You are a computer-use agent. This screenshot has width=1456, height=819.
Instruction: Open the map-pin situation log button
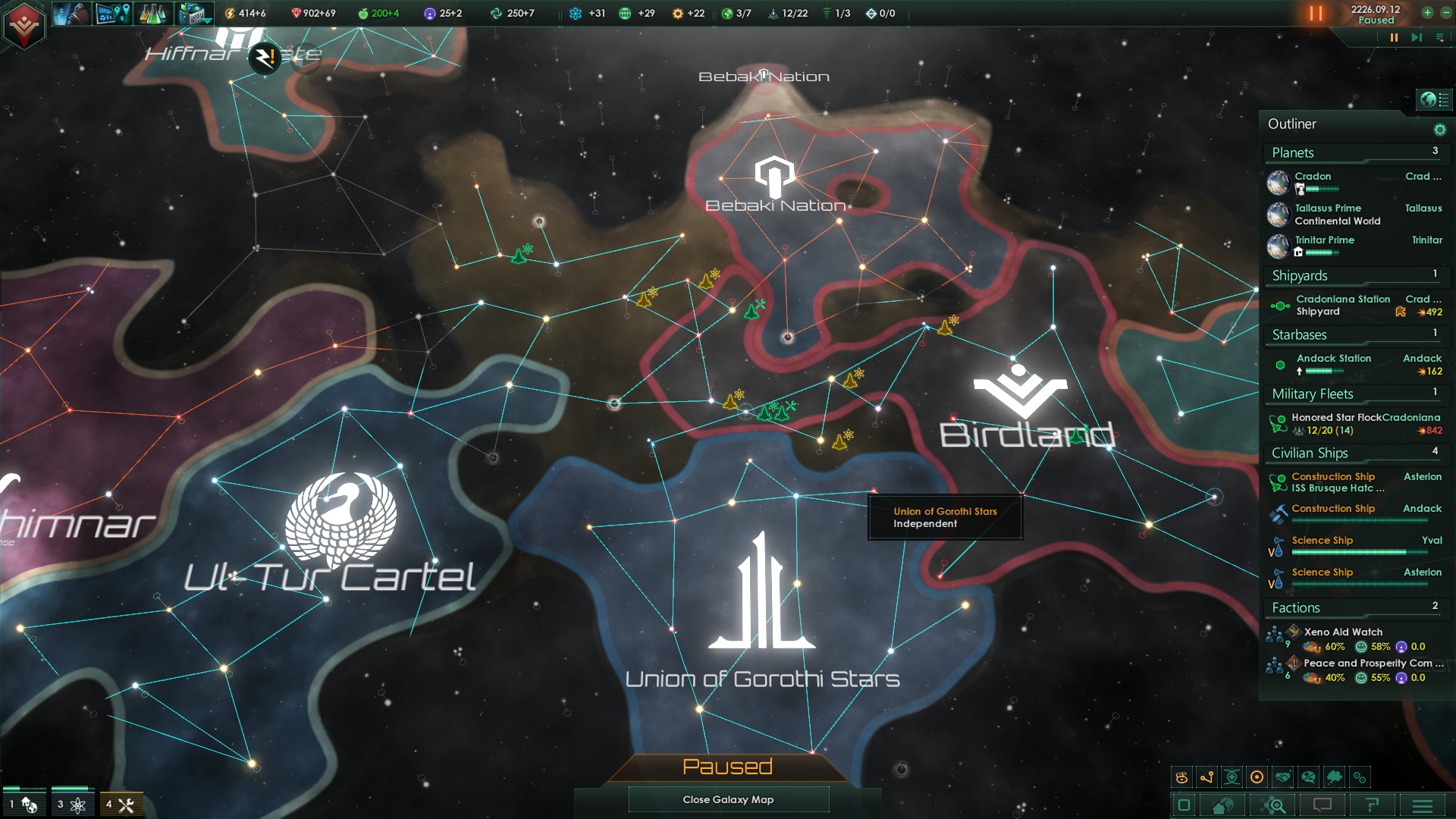click(x=112, y=14)
